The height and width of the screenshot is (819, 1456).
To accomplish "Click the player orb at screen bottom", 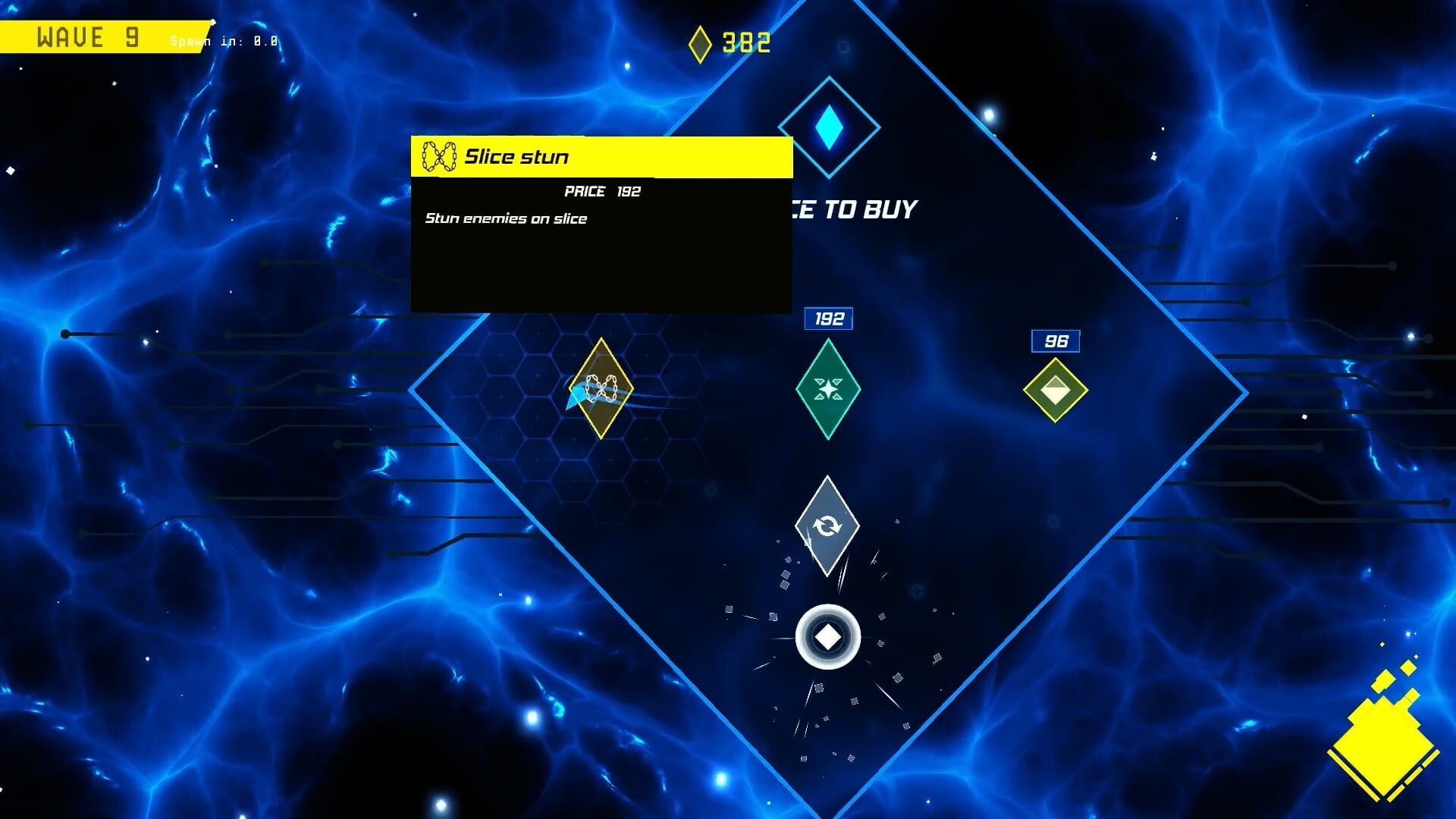I will (x=827, y=635).
